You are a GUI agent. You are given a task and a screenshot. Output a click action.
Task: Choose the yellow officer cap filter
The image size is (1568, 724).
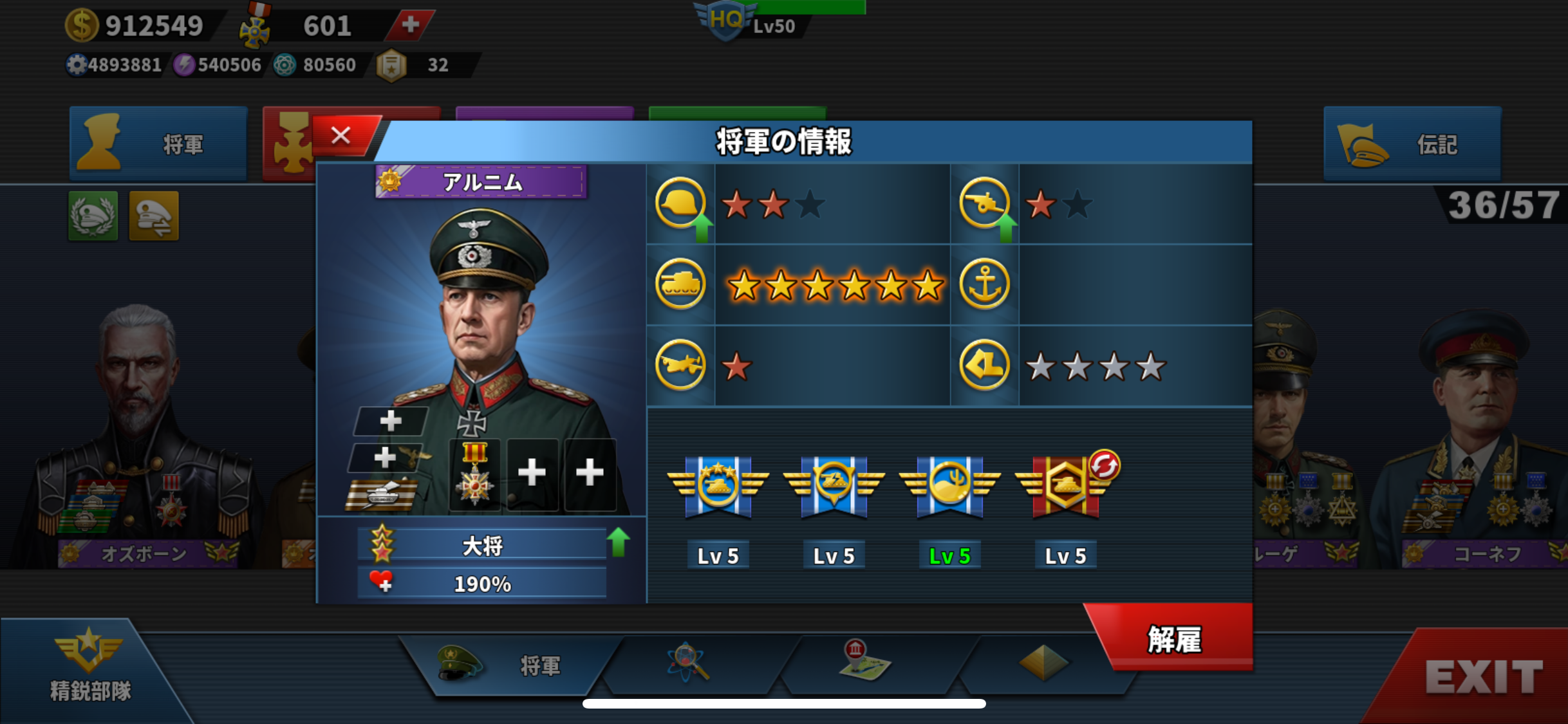pos(154,216)
